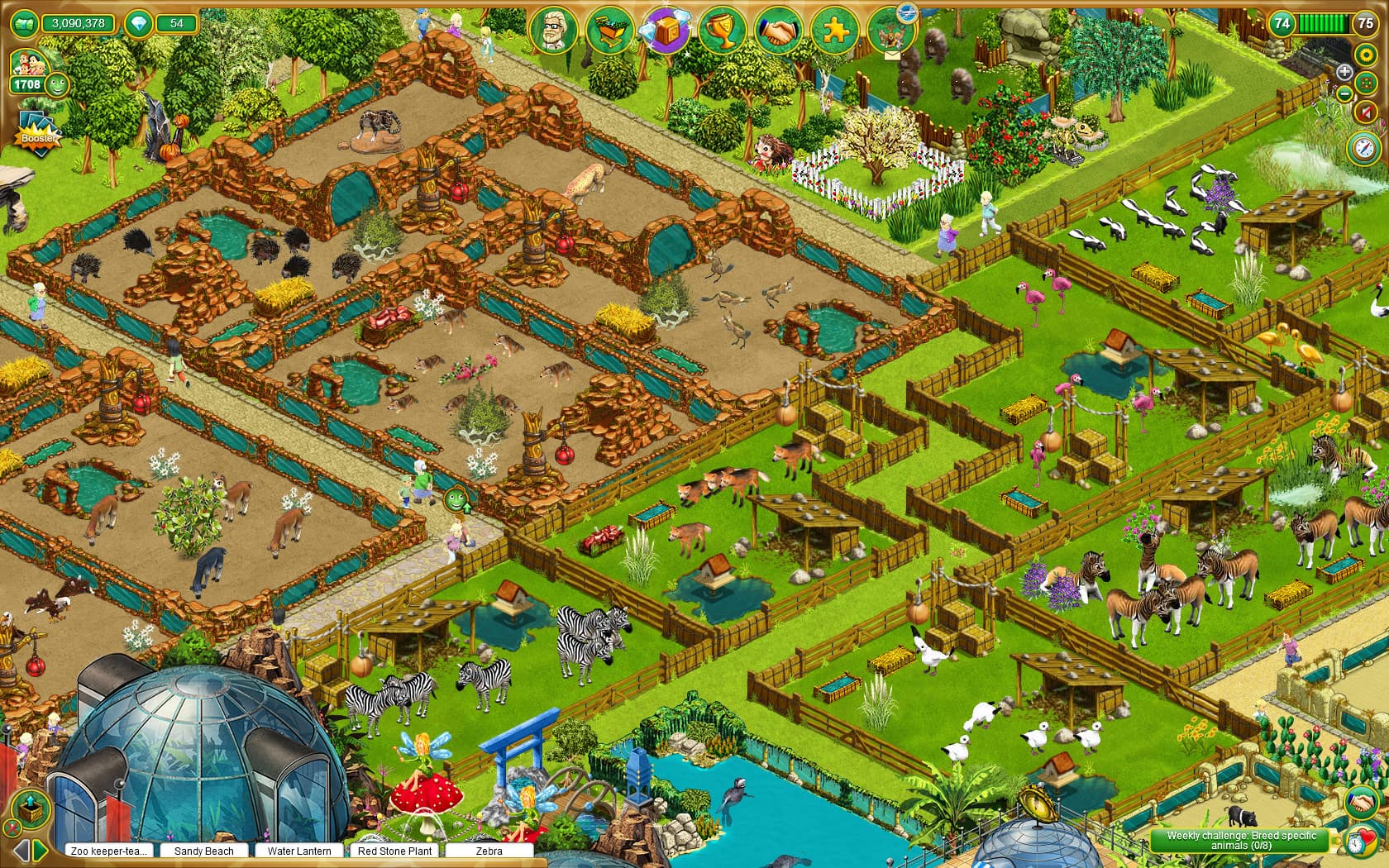
Task: Zoom in with the plus button
Action: [x=1345, y=71]
